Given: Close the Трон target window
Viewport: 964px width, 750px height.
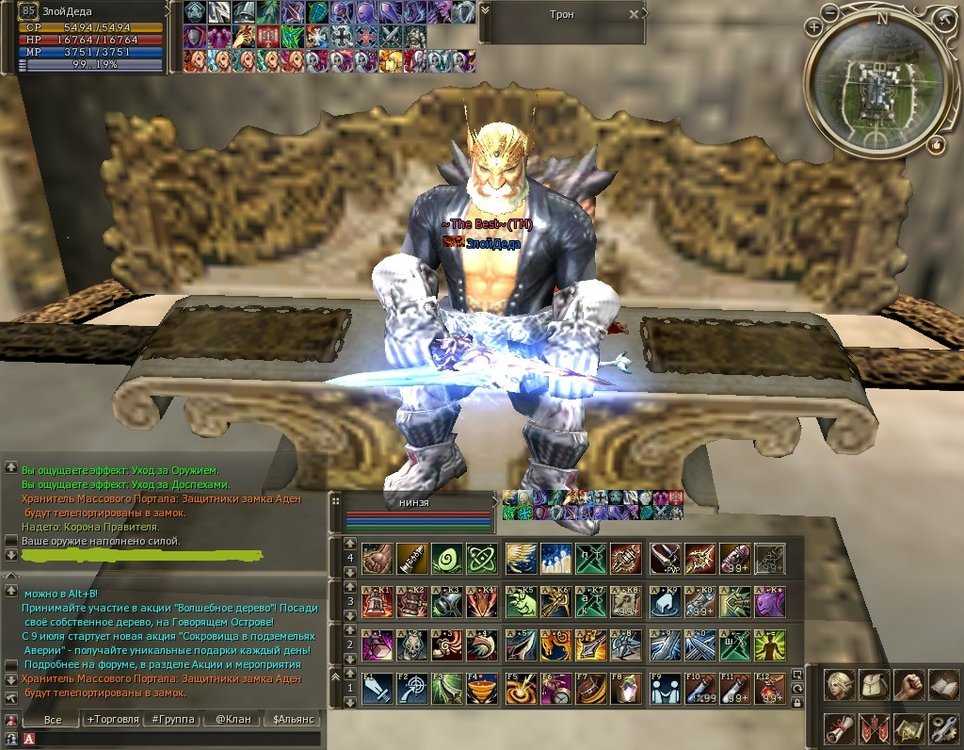Looking at the screenshot, I should click(x=633, y=15).
